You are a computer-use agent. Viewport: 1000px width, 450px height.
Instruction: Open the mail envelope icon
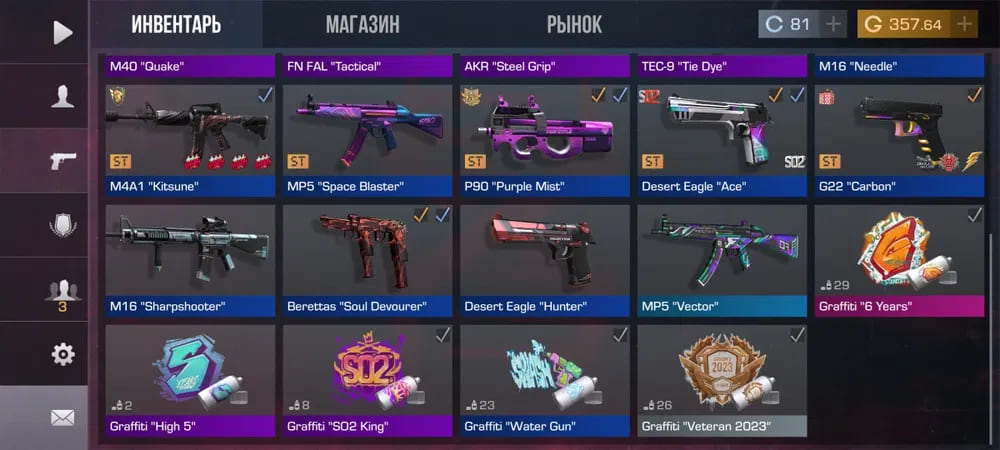pyautogui.click(x=62, y=417)
